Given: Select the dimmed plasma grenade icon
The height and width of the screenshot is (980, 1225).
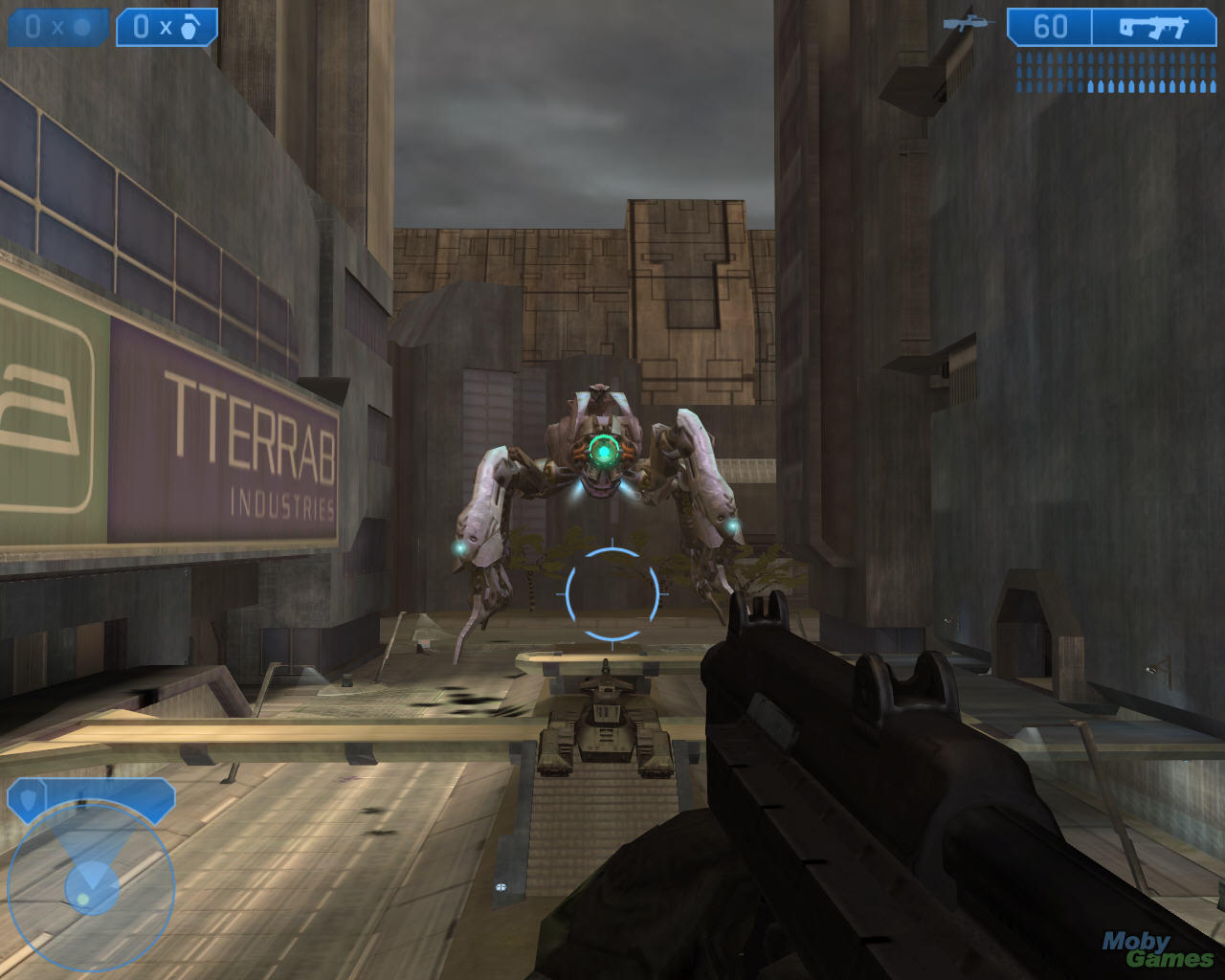Looking at the screenshot, I should point(82,27).
